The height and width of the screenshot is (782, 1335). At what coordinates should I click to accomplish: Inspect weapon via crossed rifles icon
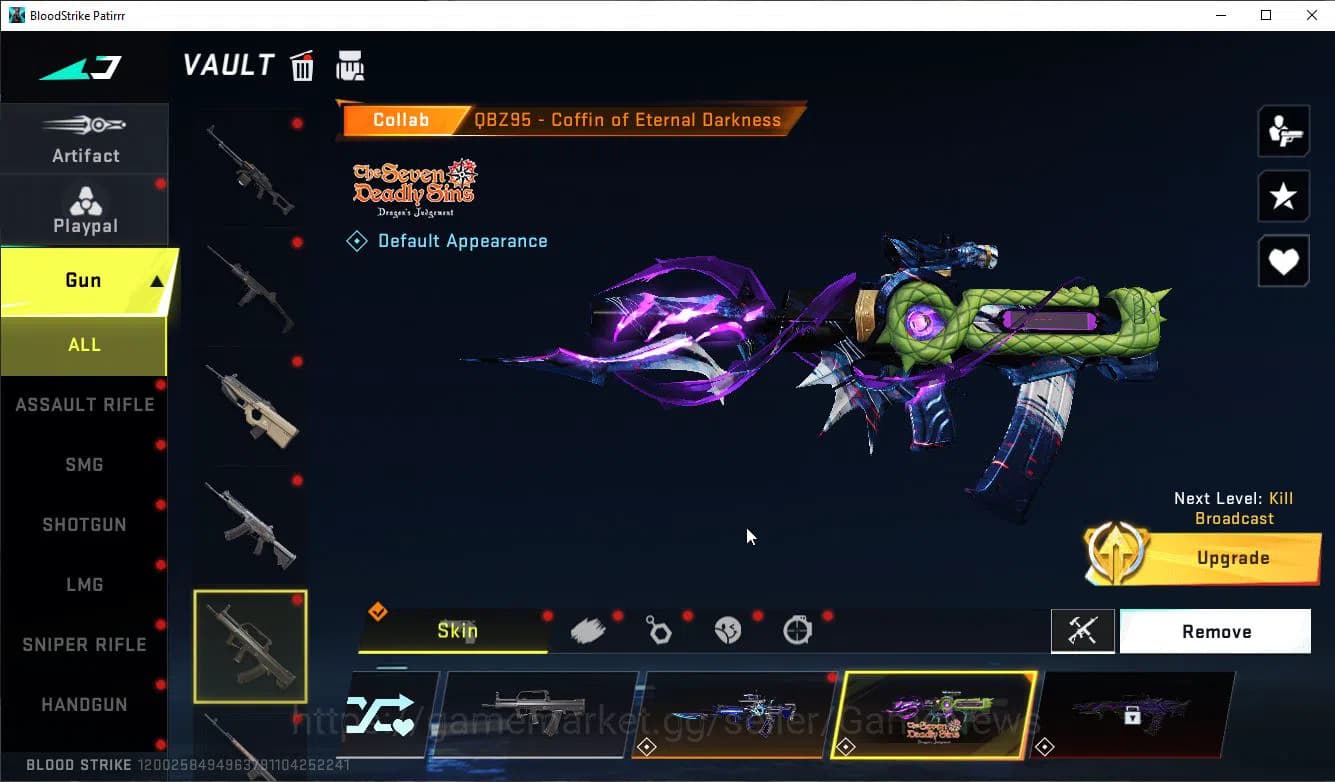(x=1083, y=631)
